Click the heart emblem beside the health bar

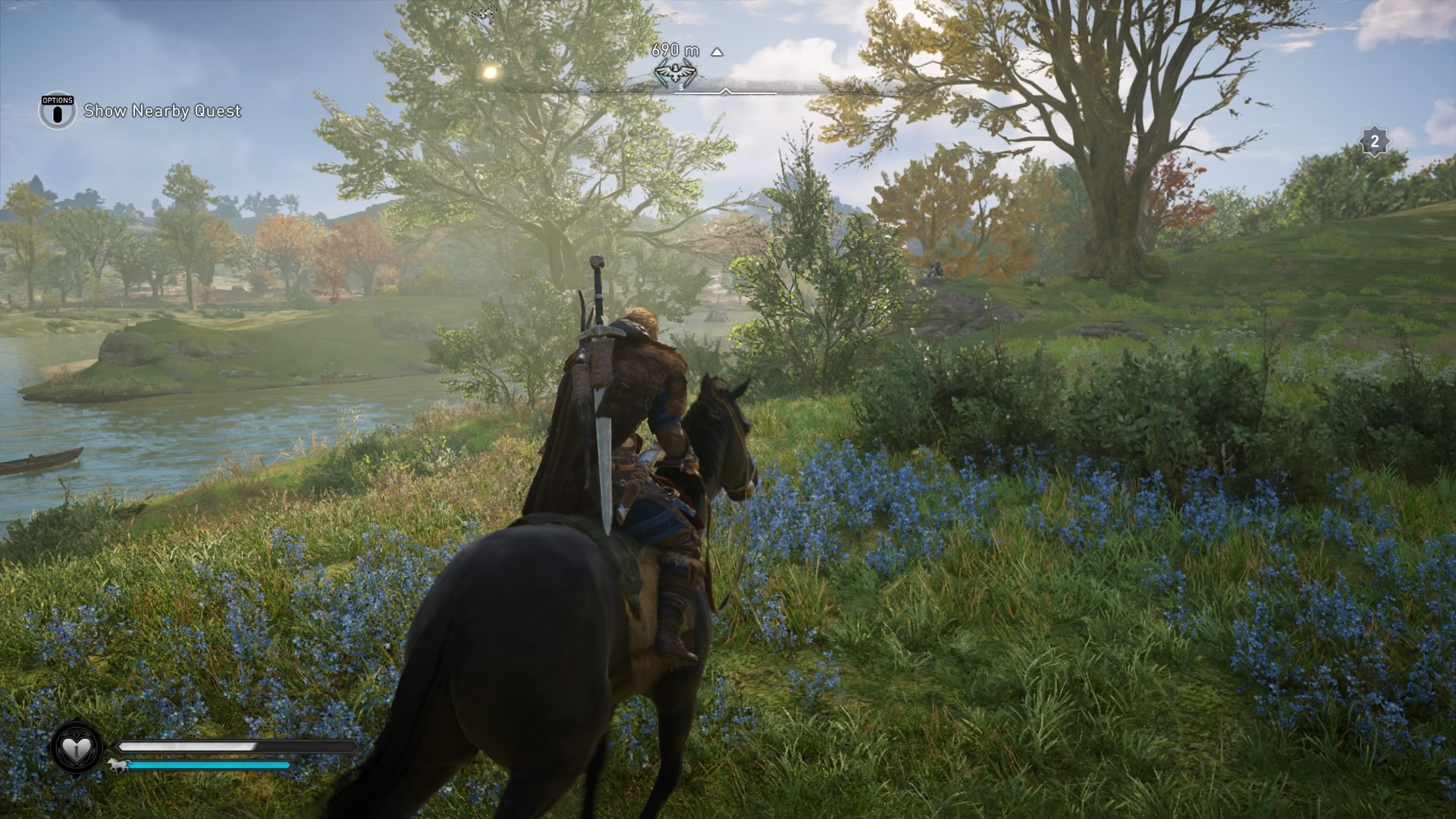pyautogui.click(x=77, y=748)
